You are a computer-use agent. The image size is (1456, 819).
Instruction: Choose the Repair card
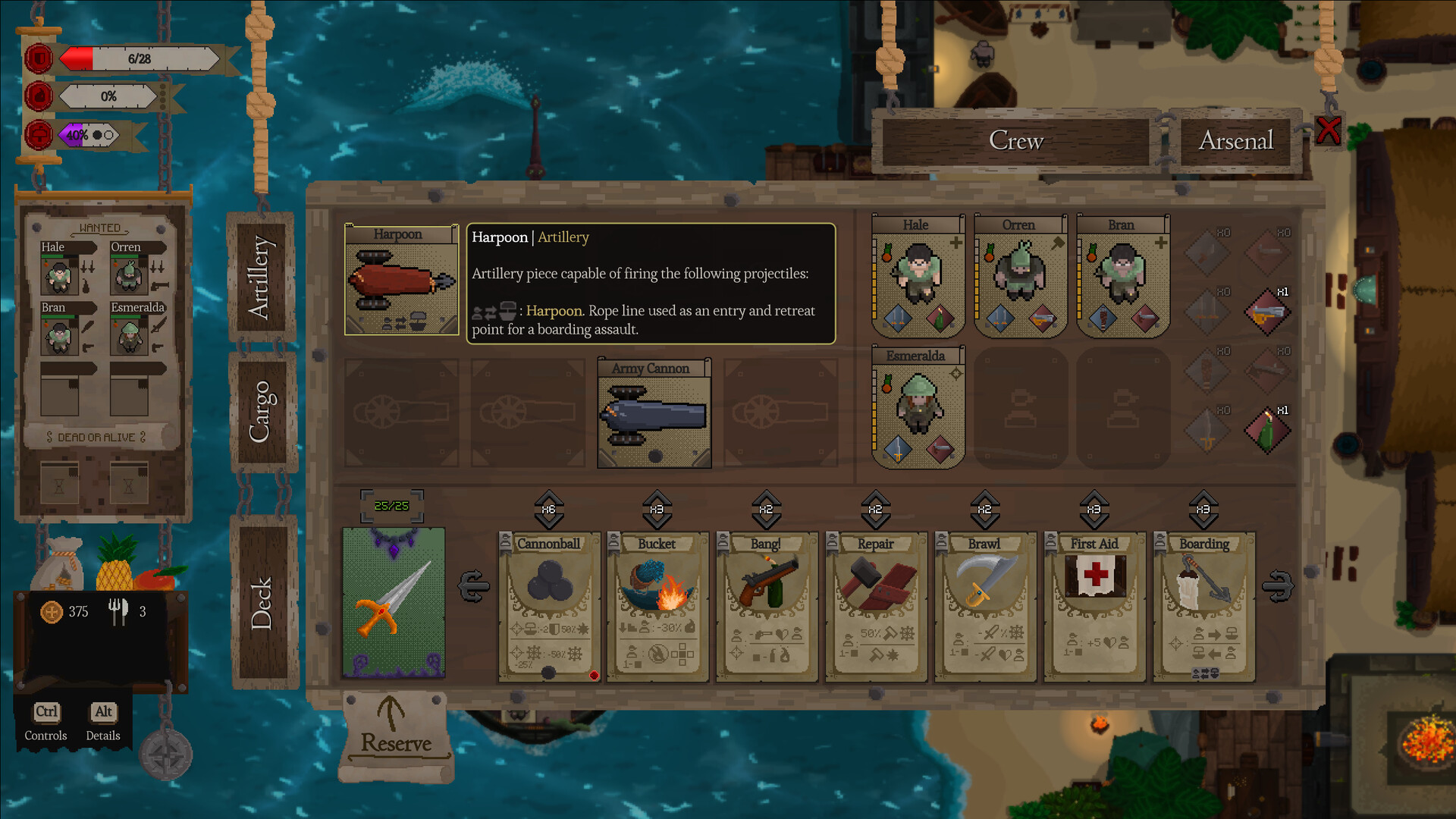876,607
